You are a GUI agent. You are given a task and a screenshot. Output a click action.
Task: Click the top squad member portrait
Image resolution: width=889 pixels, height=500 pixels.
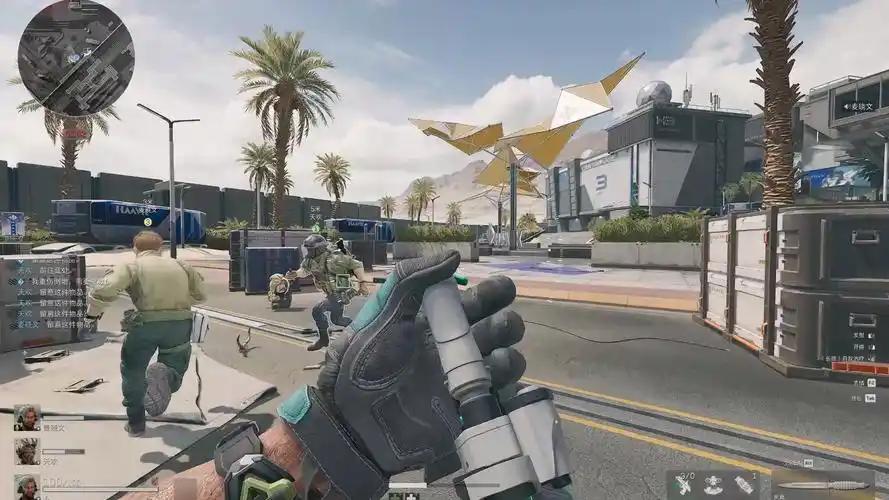[27, 417]
